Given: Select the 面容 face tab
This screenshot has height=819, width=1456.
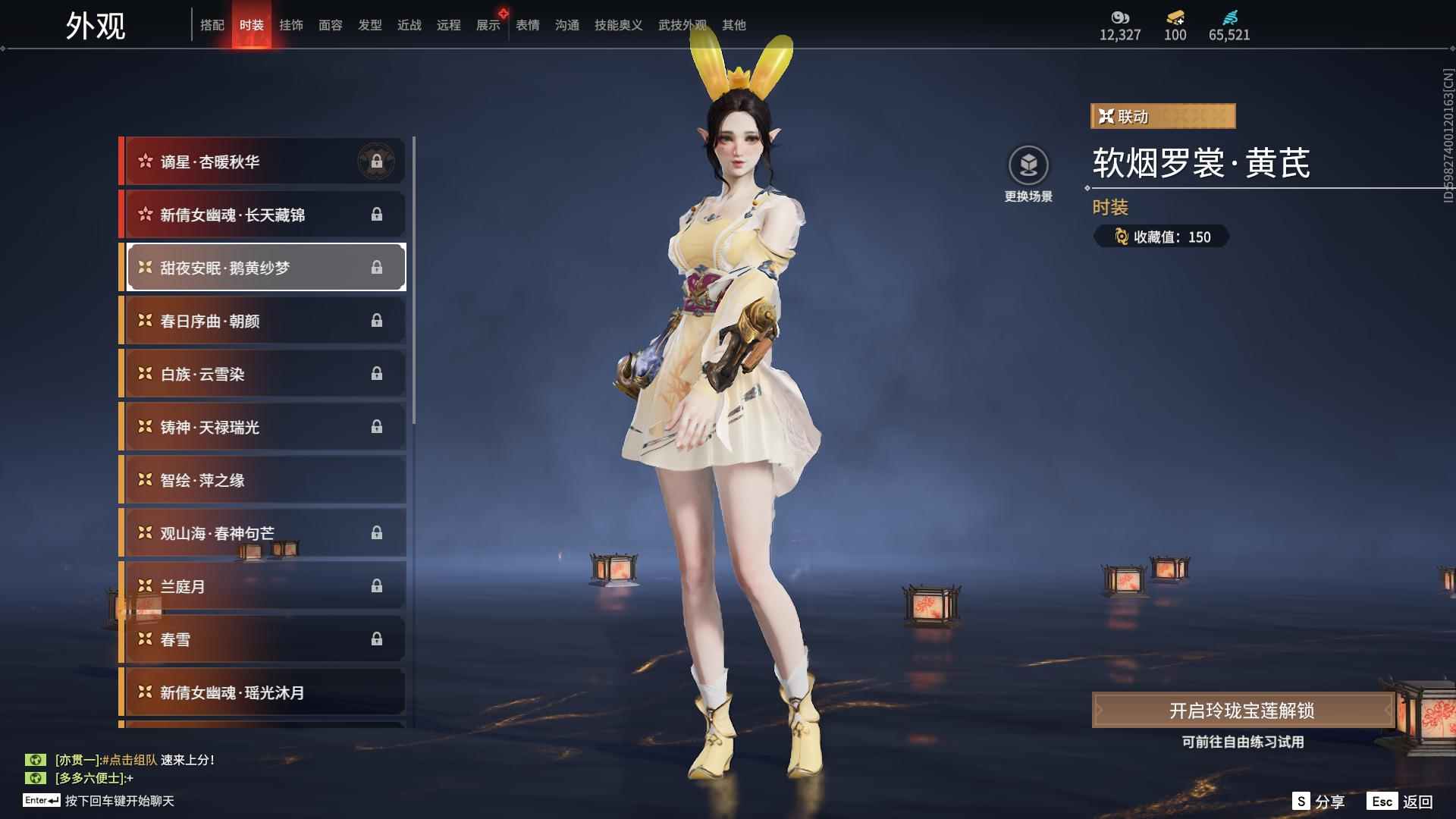Looking at the screenshot, I should tap(331, 25).
